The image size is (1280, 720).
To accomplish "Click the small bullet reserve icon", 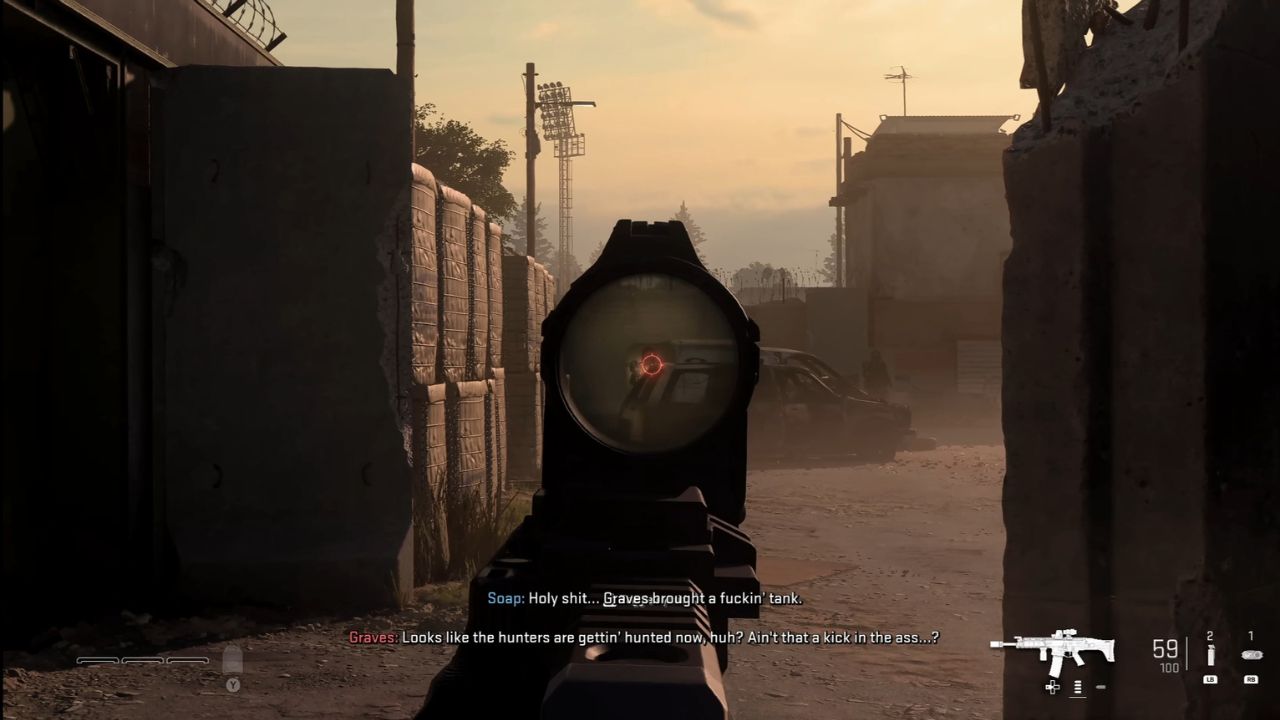I will (x=1101, y=687).
